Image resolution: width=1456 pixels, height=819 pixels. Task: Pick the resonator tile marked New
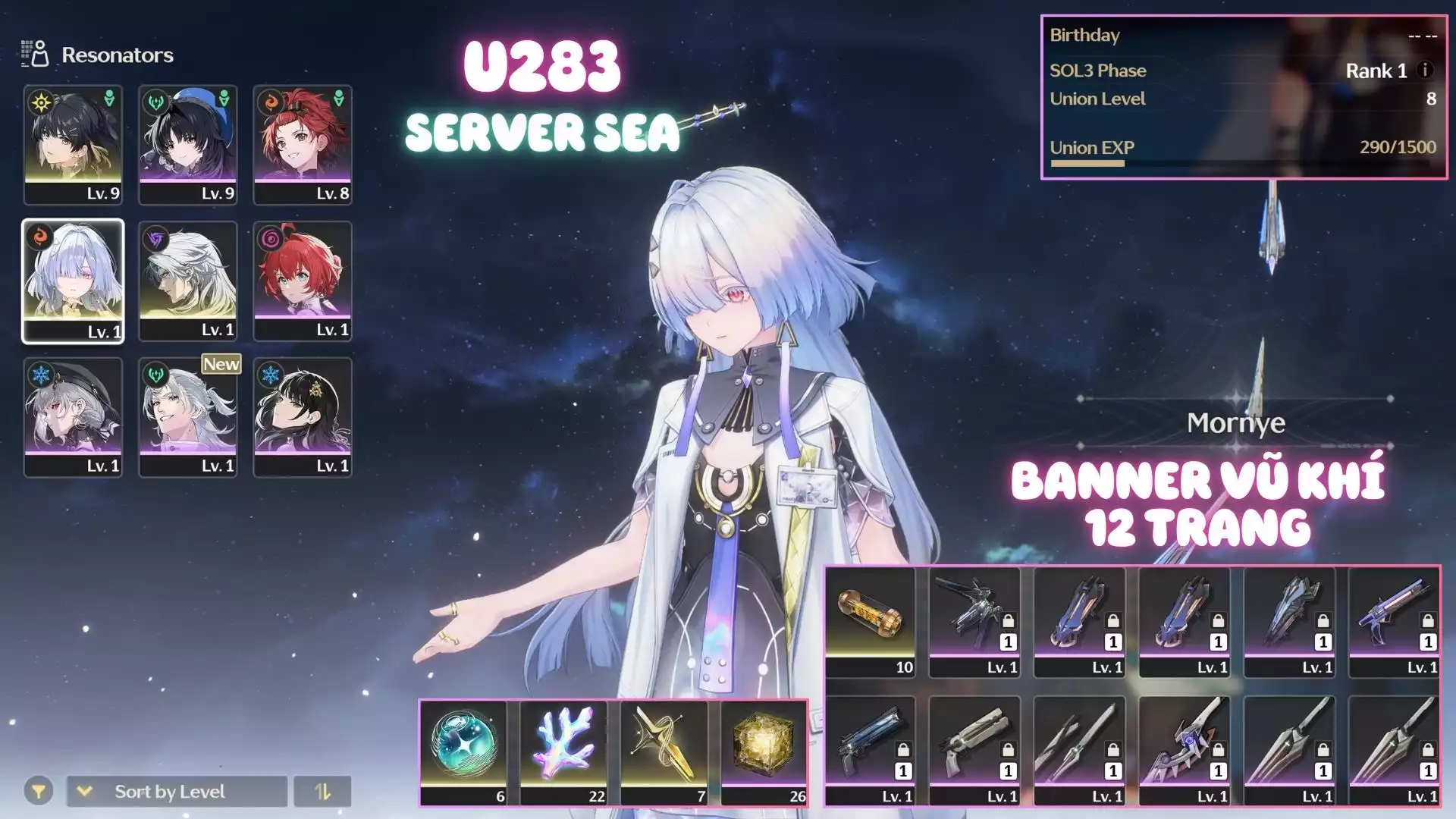(x=188, y=417)
